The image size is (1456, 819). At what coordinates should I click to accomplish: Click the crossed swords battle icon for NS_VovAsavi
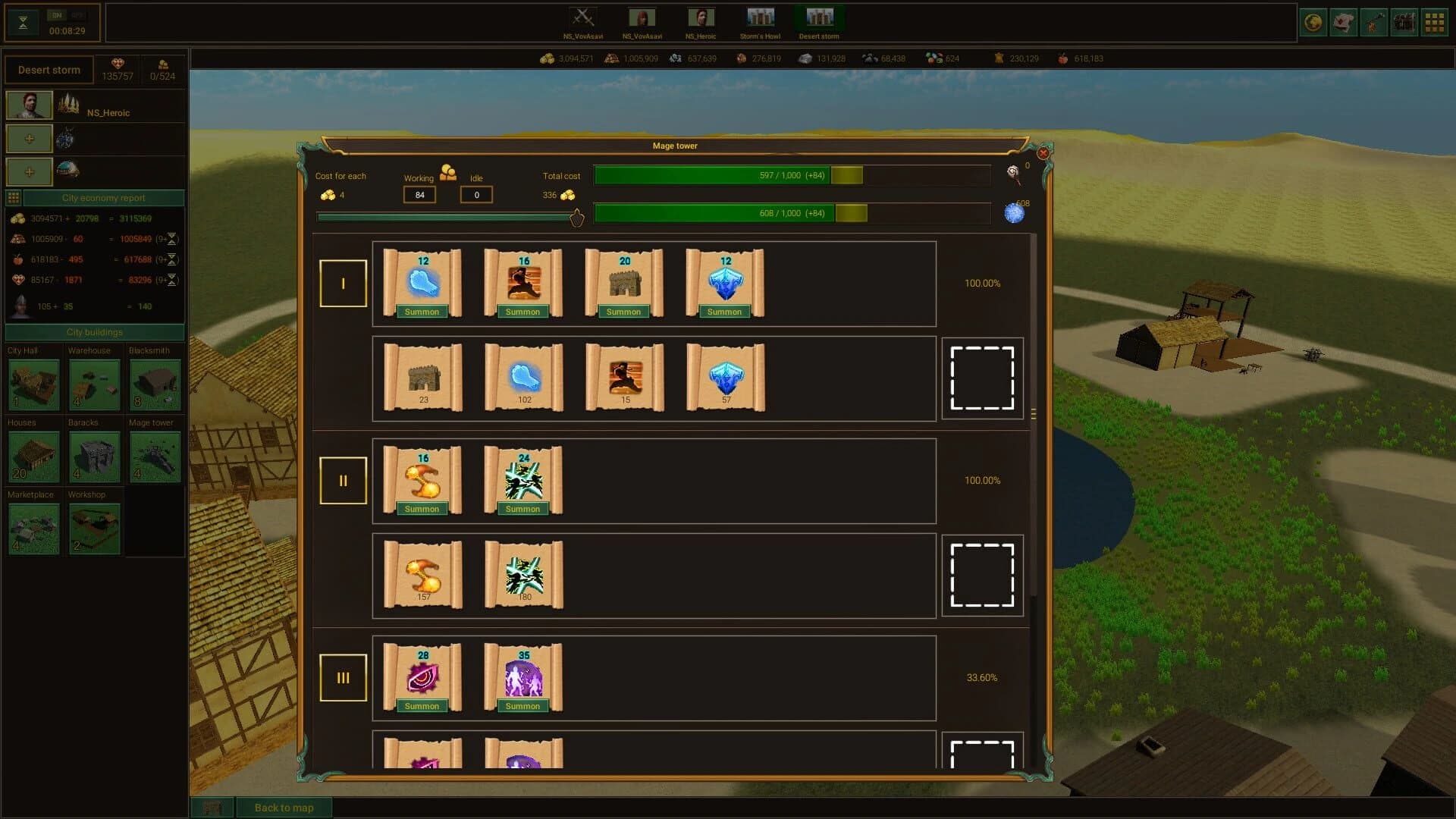tap(582, 15)
